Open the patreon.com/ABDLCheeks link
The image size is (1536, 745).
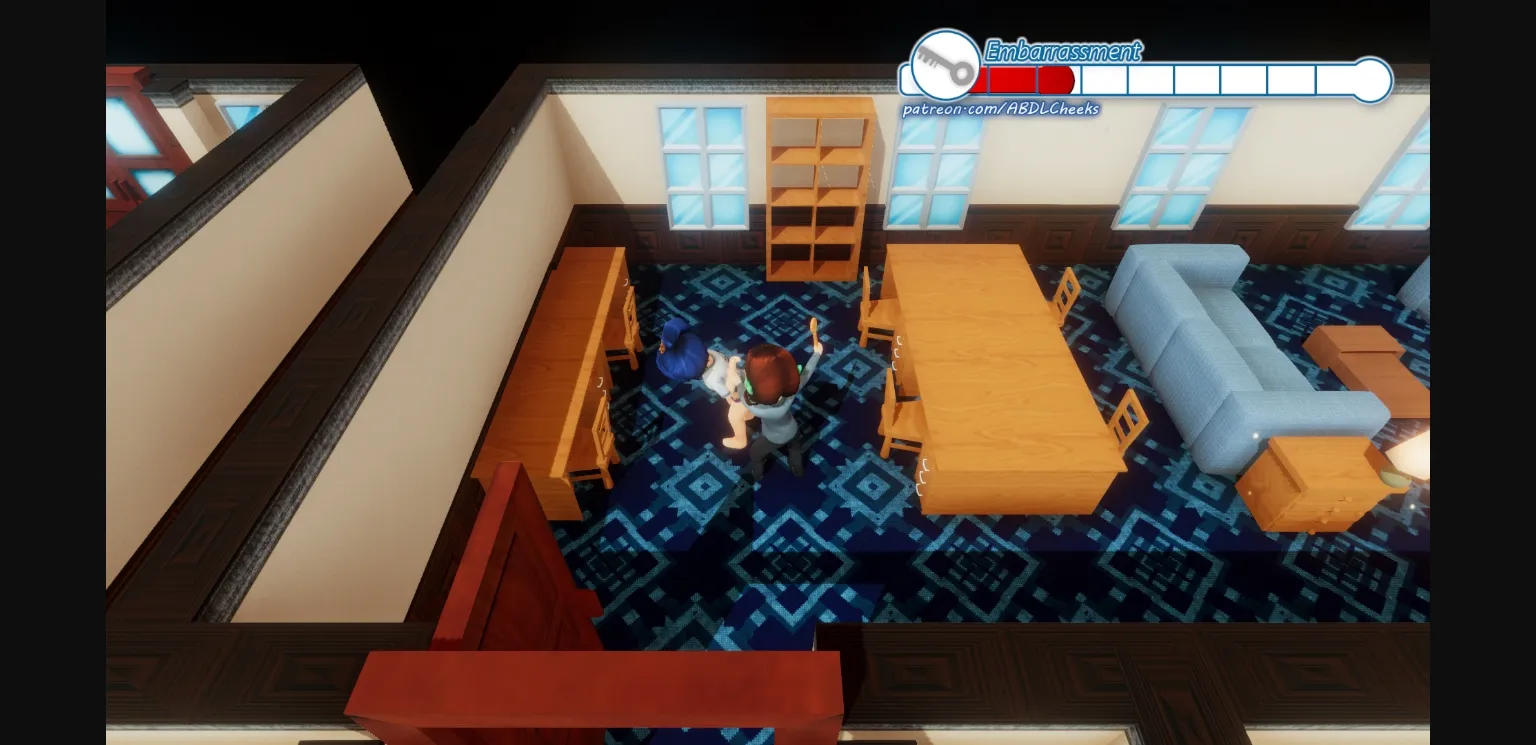point(999,110)
